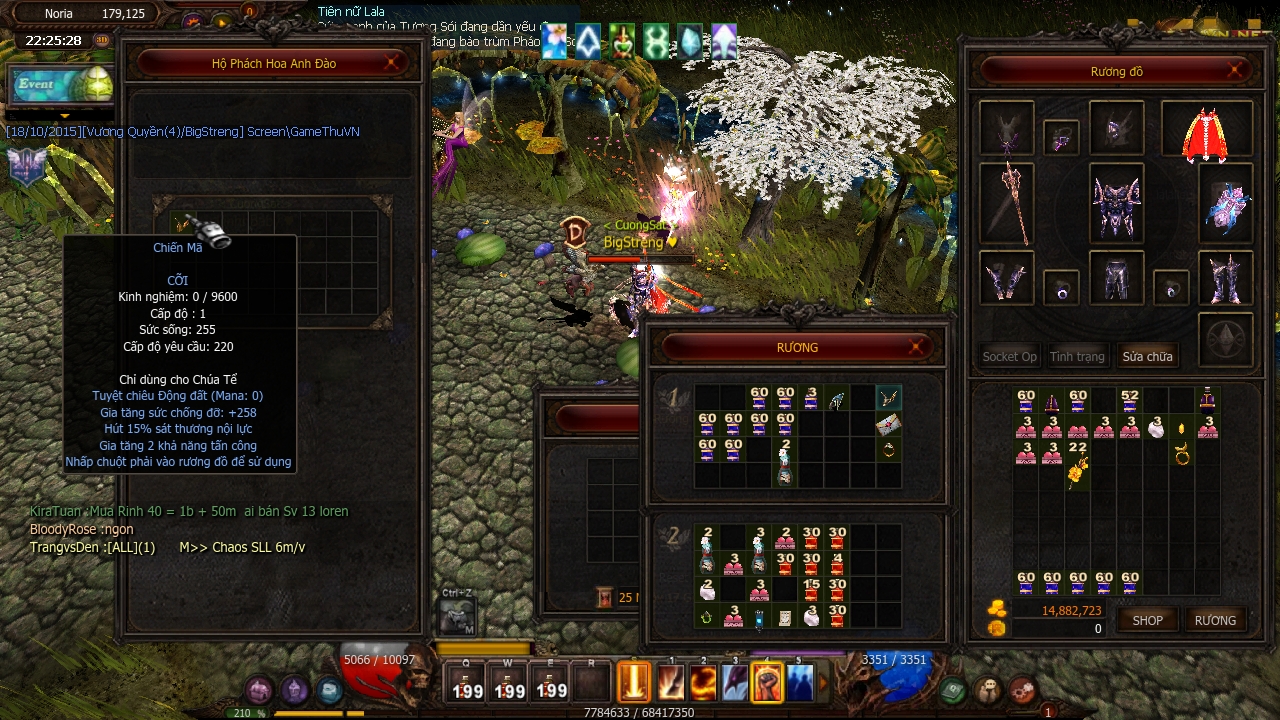Image resolution: width=1280 pixels, height=720 pixels.
Task: Click a blue crystal buff icon at top
Action: [x=690, y=42]
